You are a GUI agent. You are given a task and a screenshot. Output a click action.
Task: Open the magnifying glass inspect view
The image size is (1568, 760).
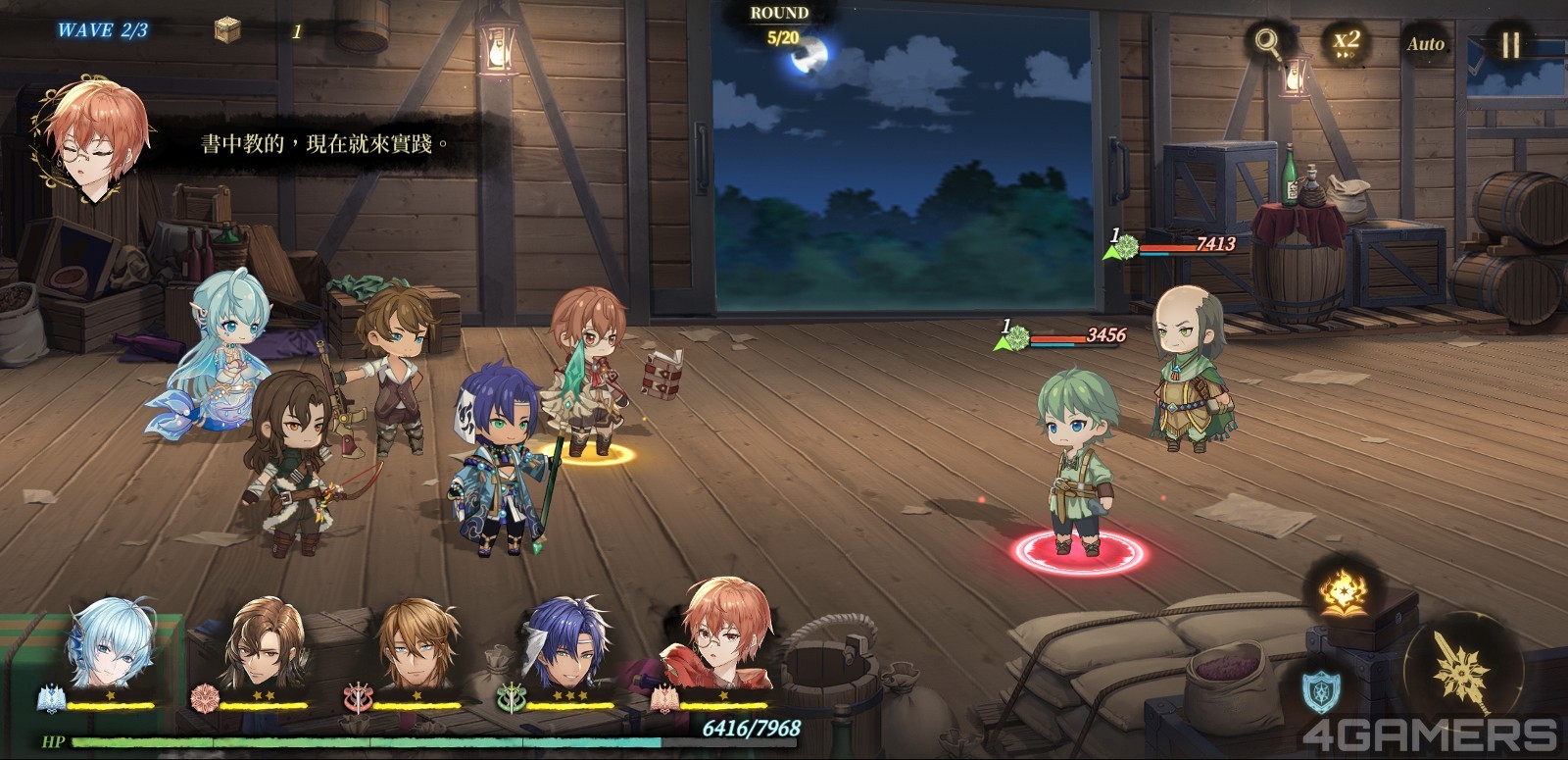tap(1267, 42)
